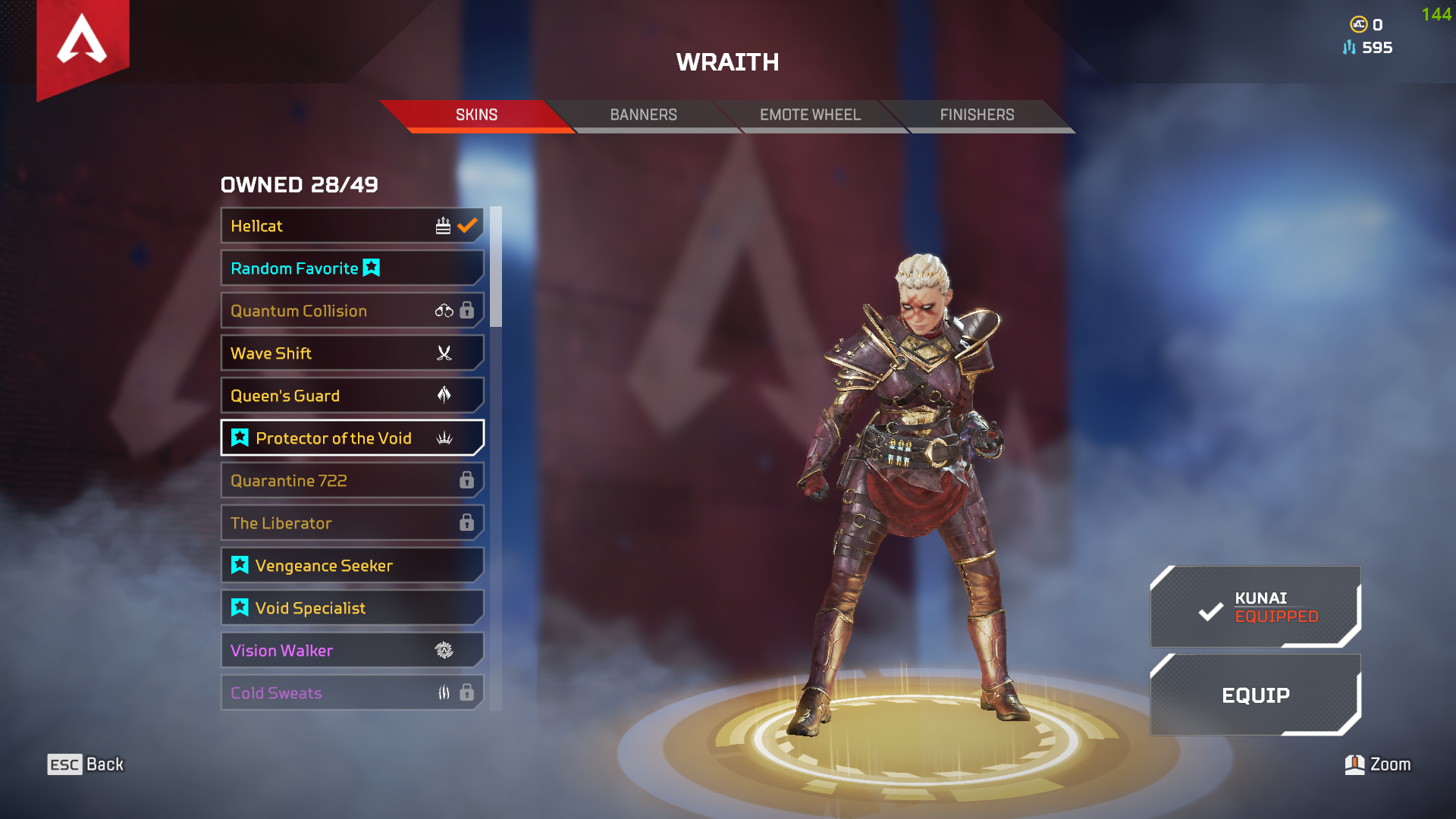Click the crafting scissors icon on Wave Shift
1456x819 pixels.
click(x=444, y=353)
